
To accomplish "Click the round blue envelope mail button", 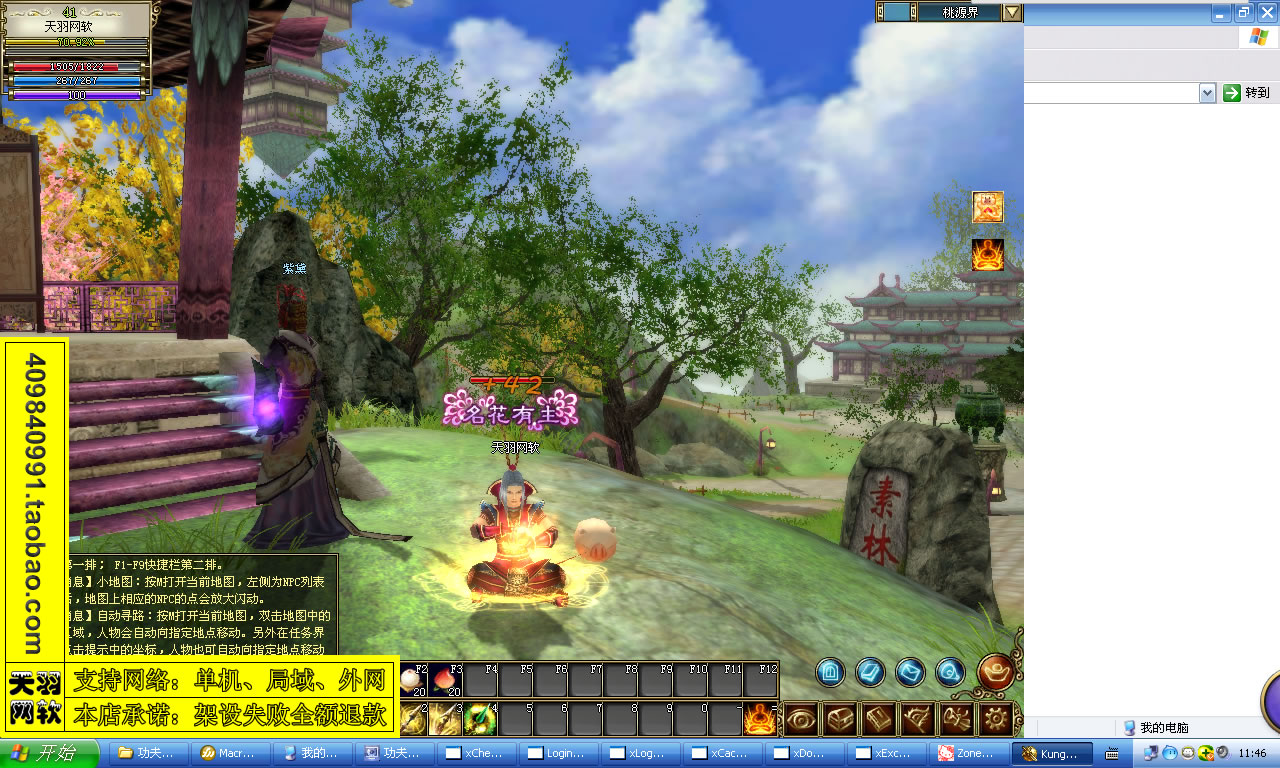I will point(910,672).
